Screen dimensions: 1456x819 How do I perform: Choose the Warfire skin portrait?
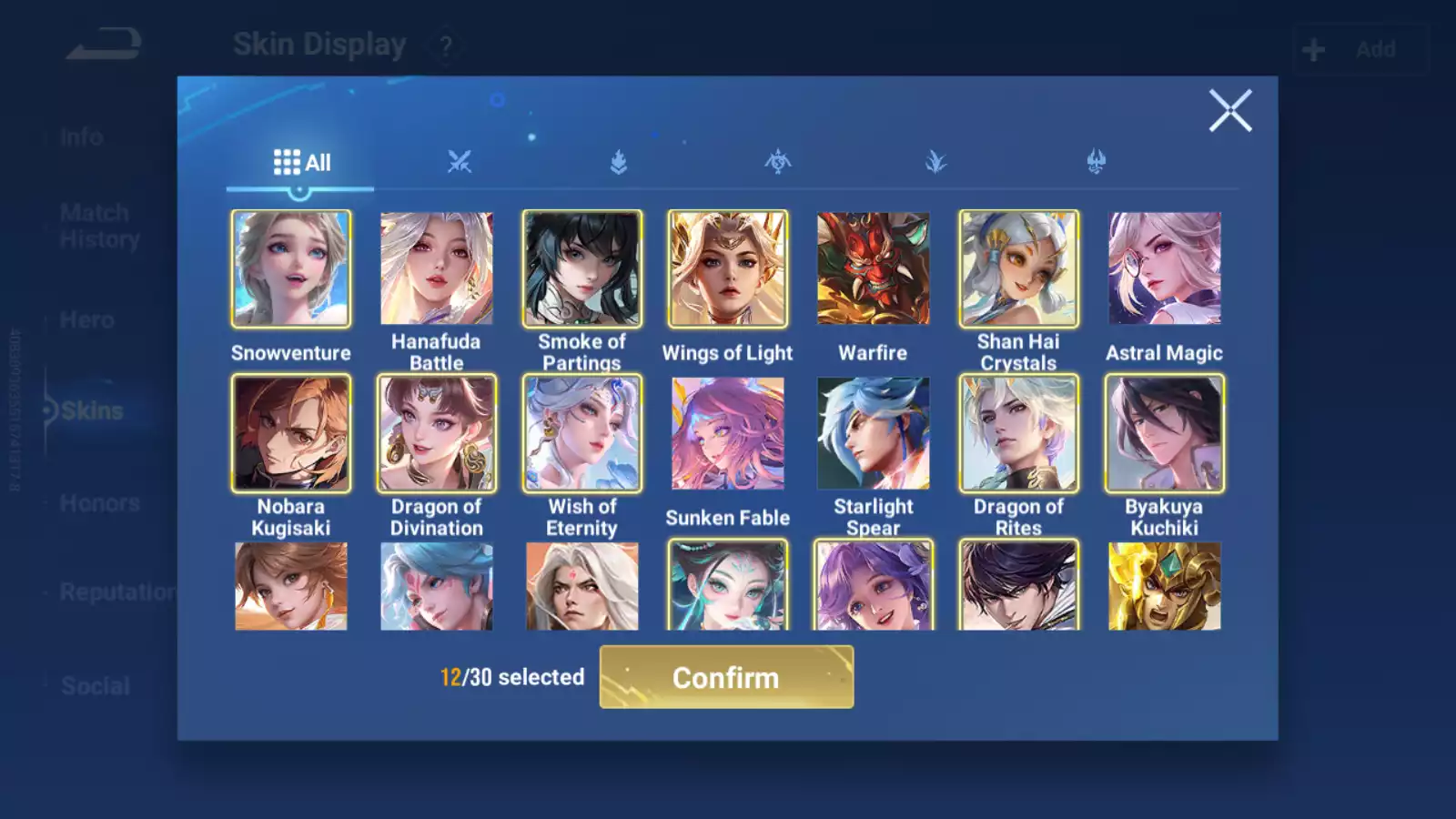pyautogui.click(x=874, y=268)
